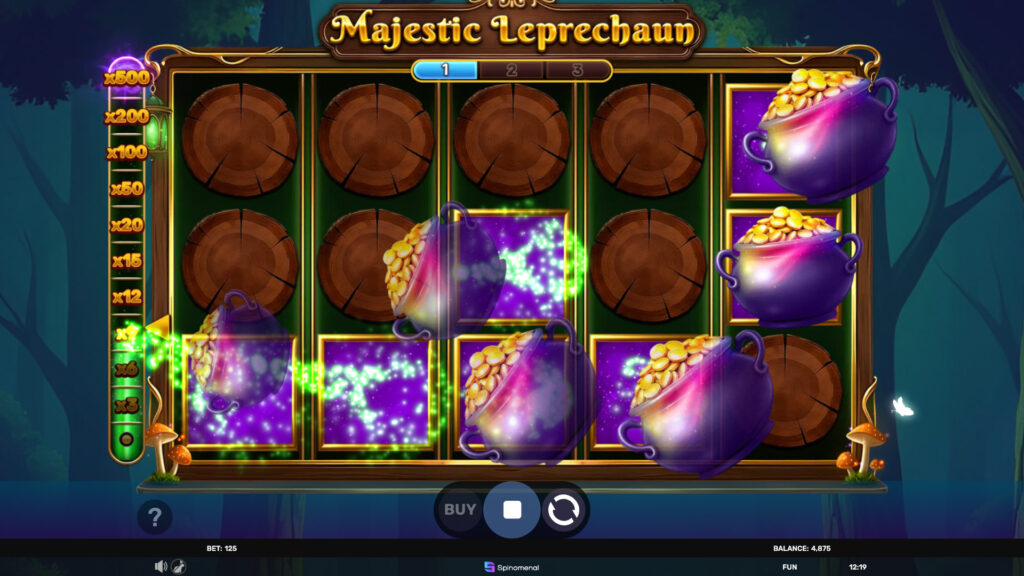Image resolution: width=1024 pixels, height=576 pixels.
Task: Stop the spinning reels
Action: (x=512, y=510)
